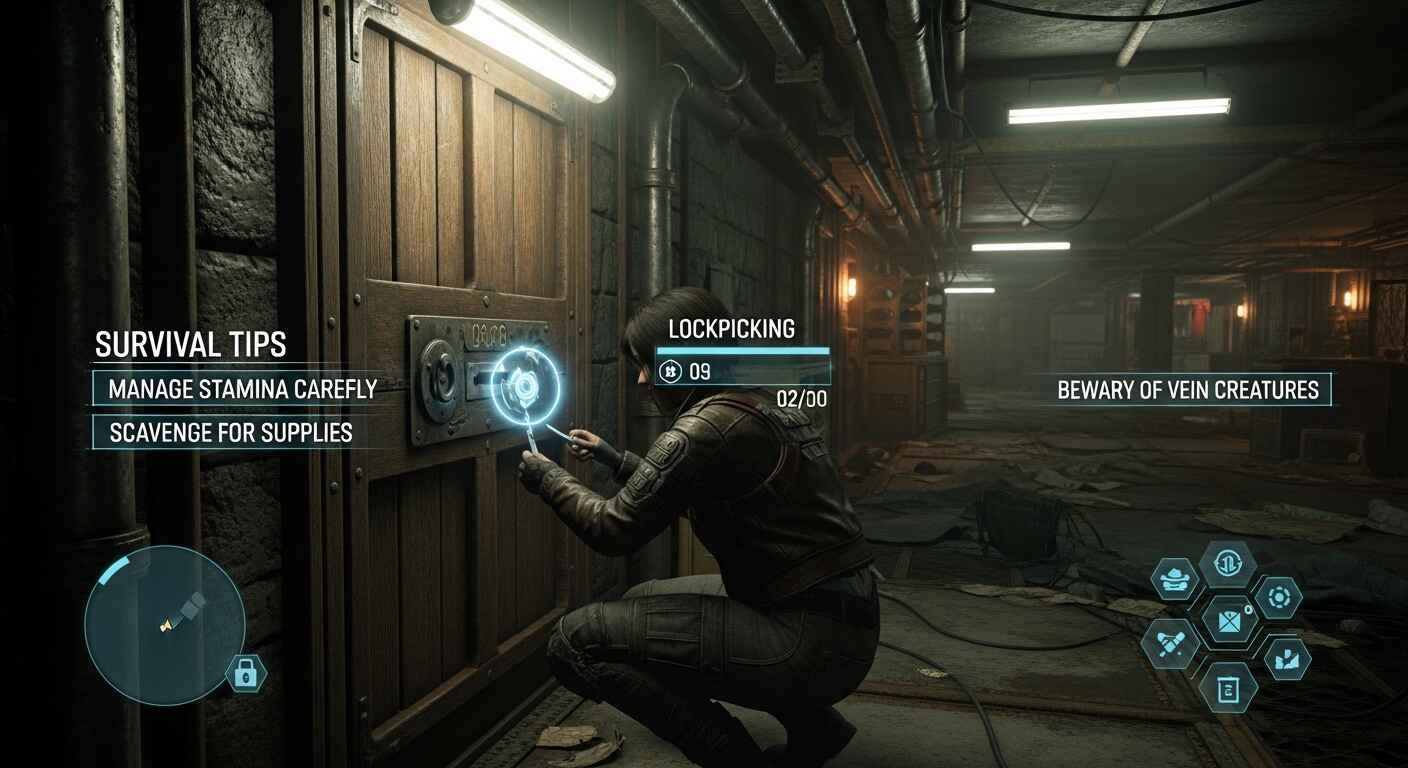Image resolution: width=1408 pixels, height=768 pixels.
Task: Select the crossed tools hexagon icon
Action: point(1170,642)
